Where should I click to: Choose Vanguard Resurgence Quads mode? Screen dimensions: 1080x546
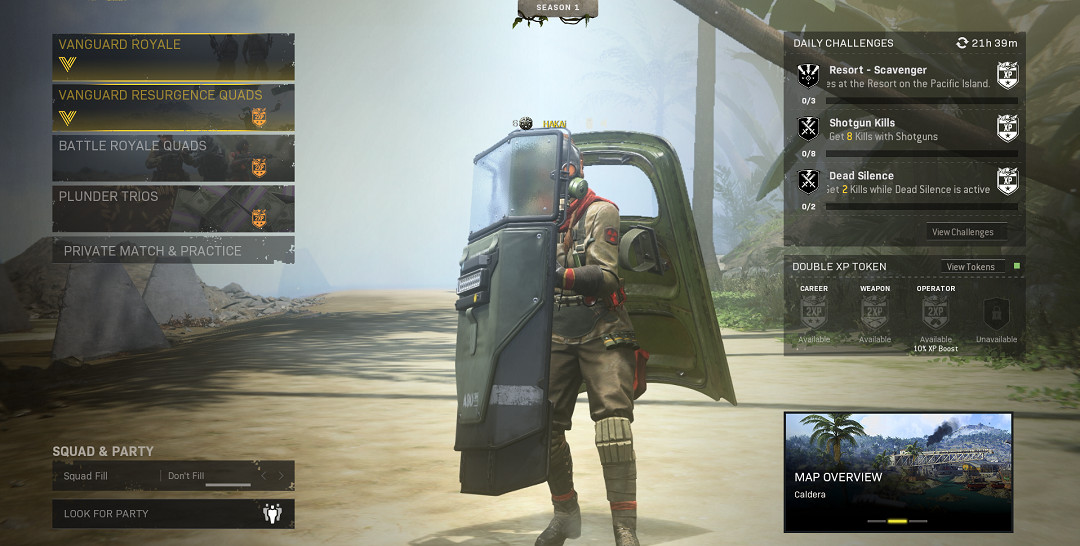tap(173, 107)
